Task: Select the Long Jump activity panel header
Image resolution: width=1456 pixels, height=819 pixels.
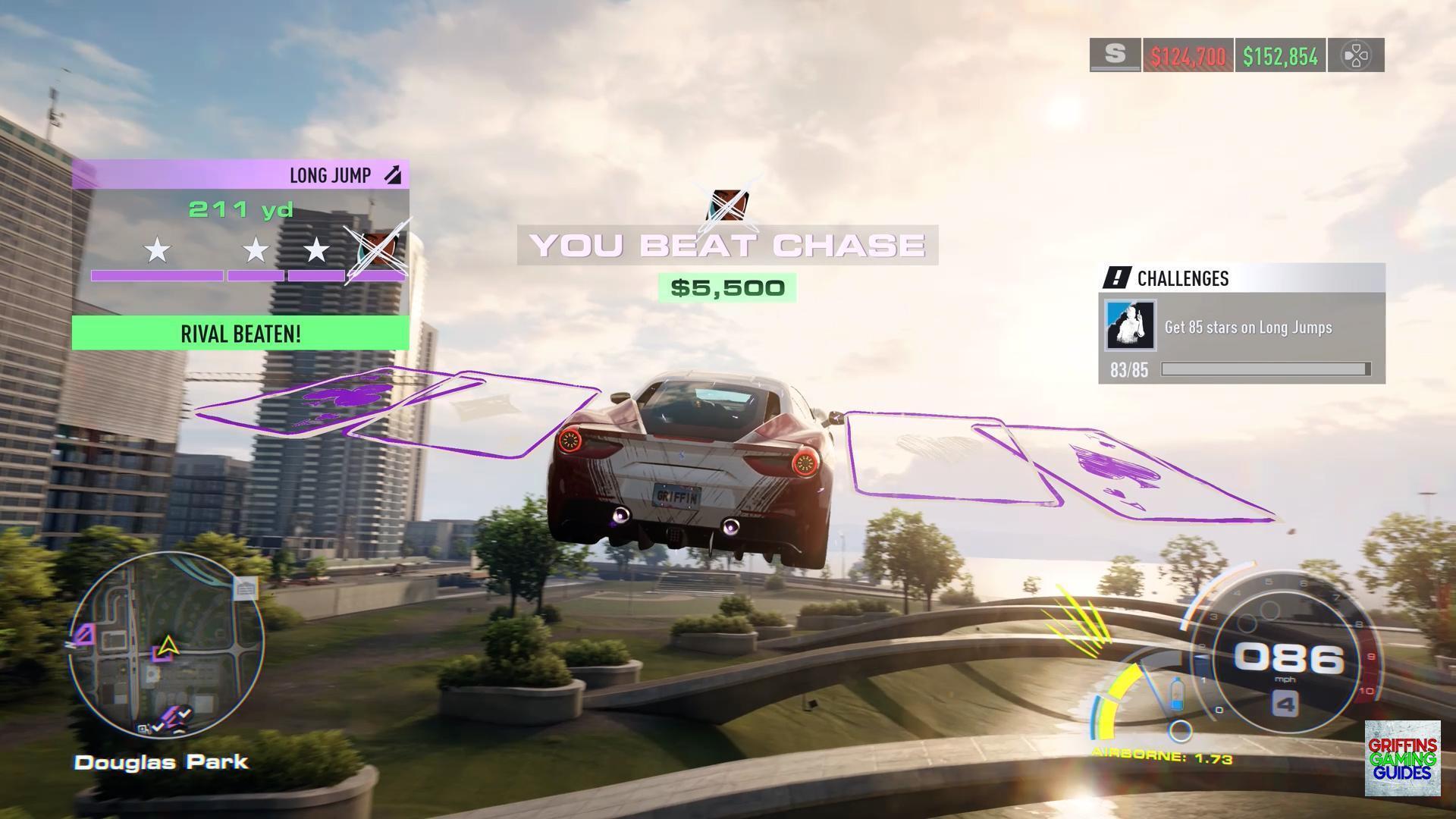Action: coord(240,175)
